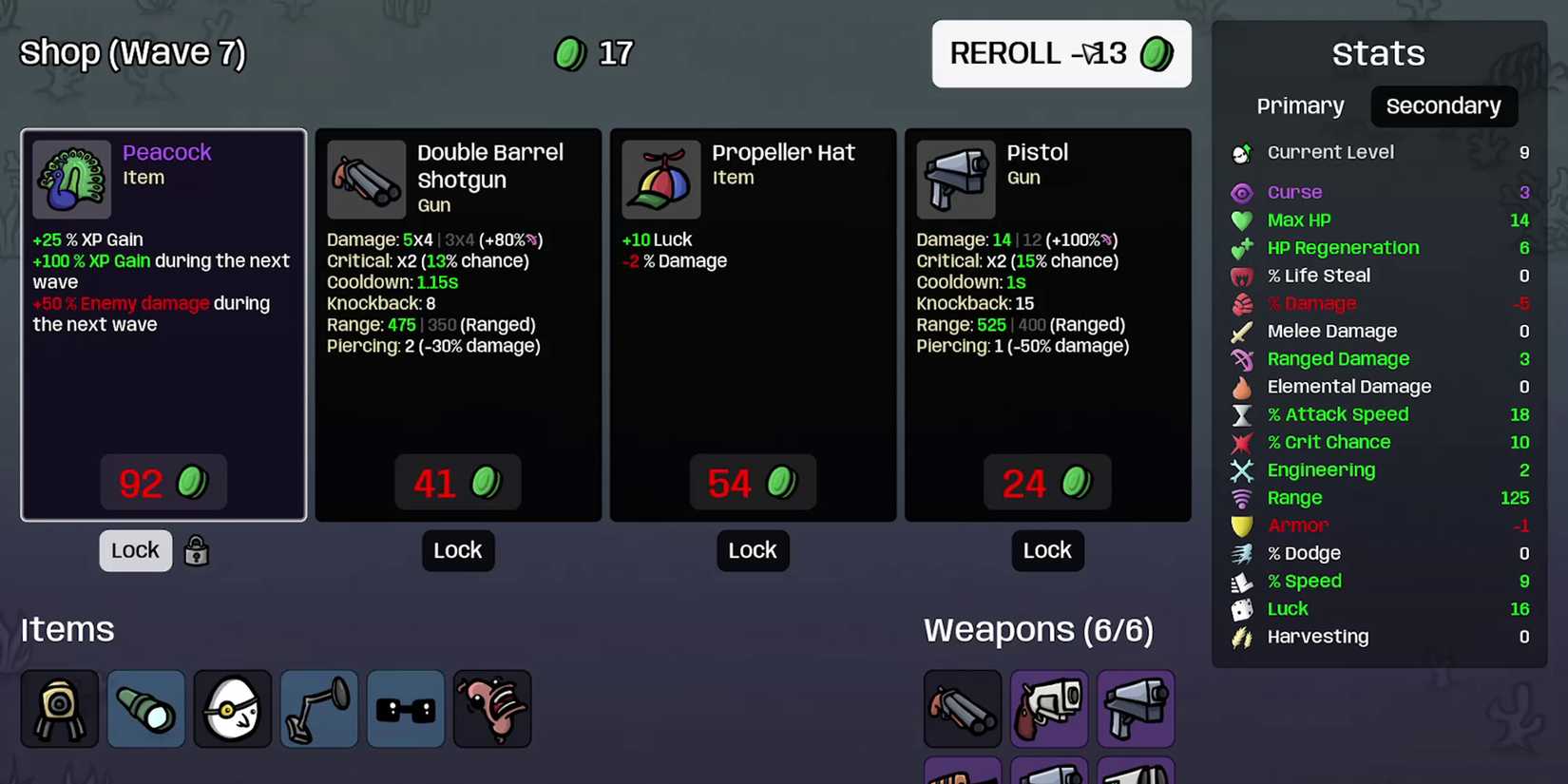Click the padlock icon beside Peacock's Lock
The width and height of the screenshot is (1568, 784).
196,550
